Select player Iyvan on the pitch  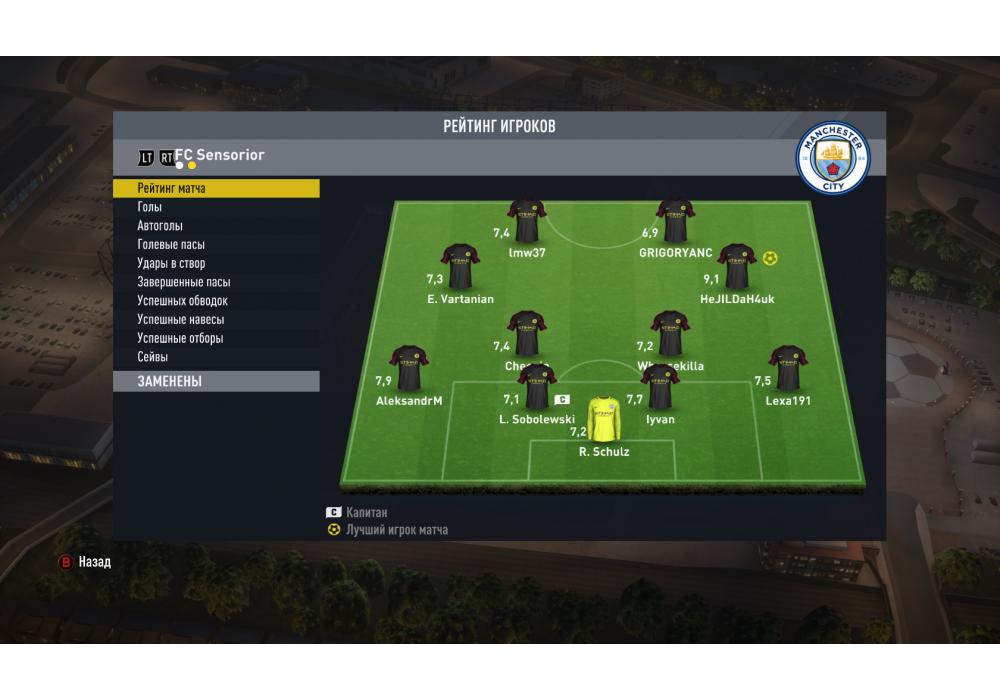point(660,387)
